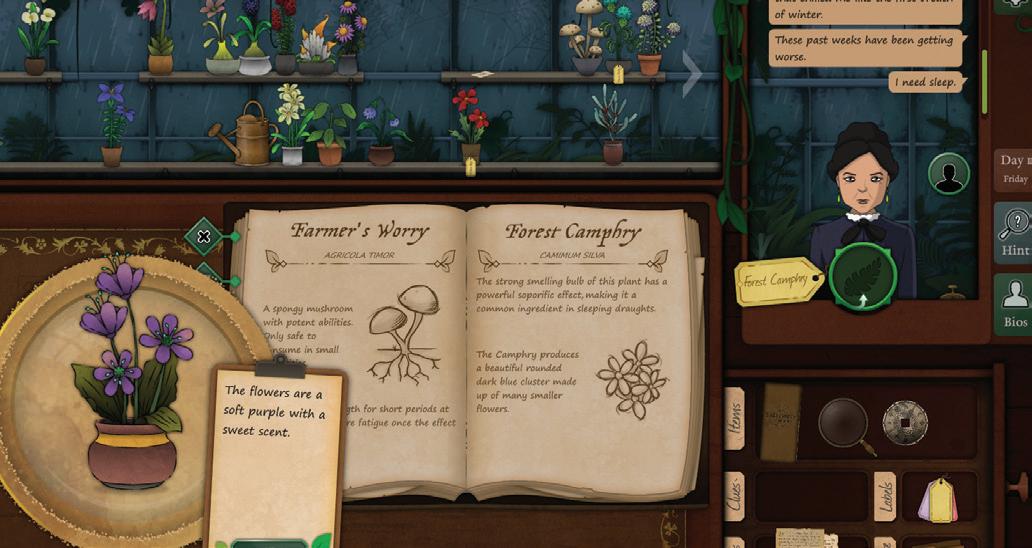The height and width of the screenshot is (548, 1032).
Task: Open the Items drawer tab
Action: 735,418
